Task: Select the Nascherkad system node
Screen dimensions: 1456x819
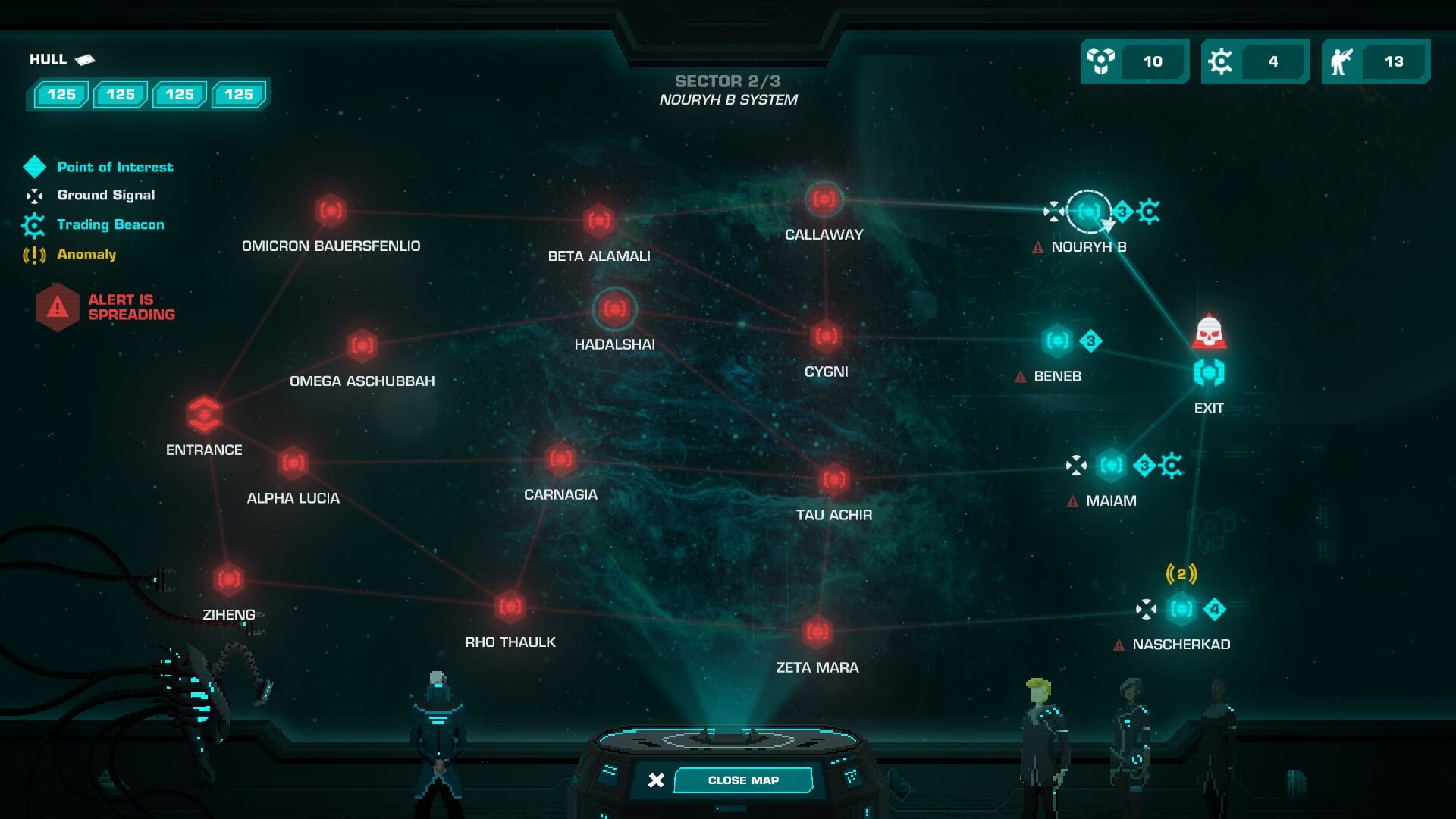Action: [x=1181, y=609]
